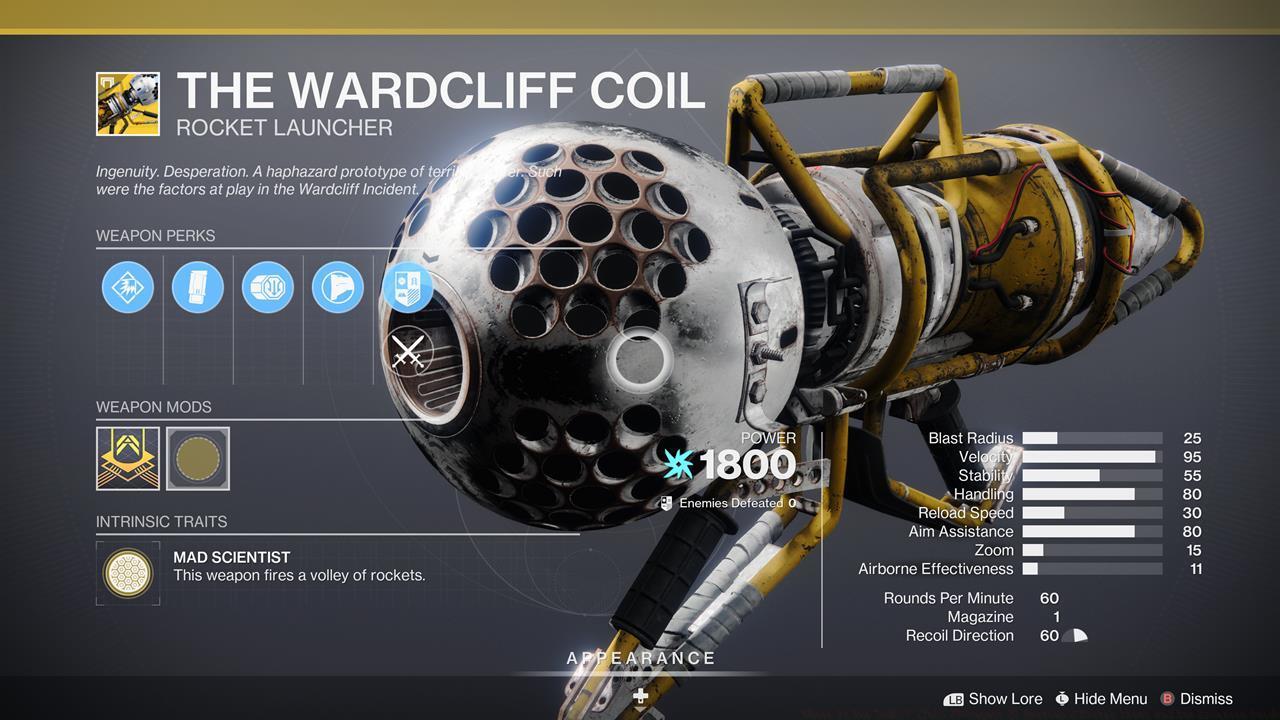Select the equipped gold weapon mod
The width and height of the screenshot is (1280, 720).
click(127, 458)
